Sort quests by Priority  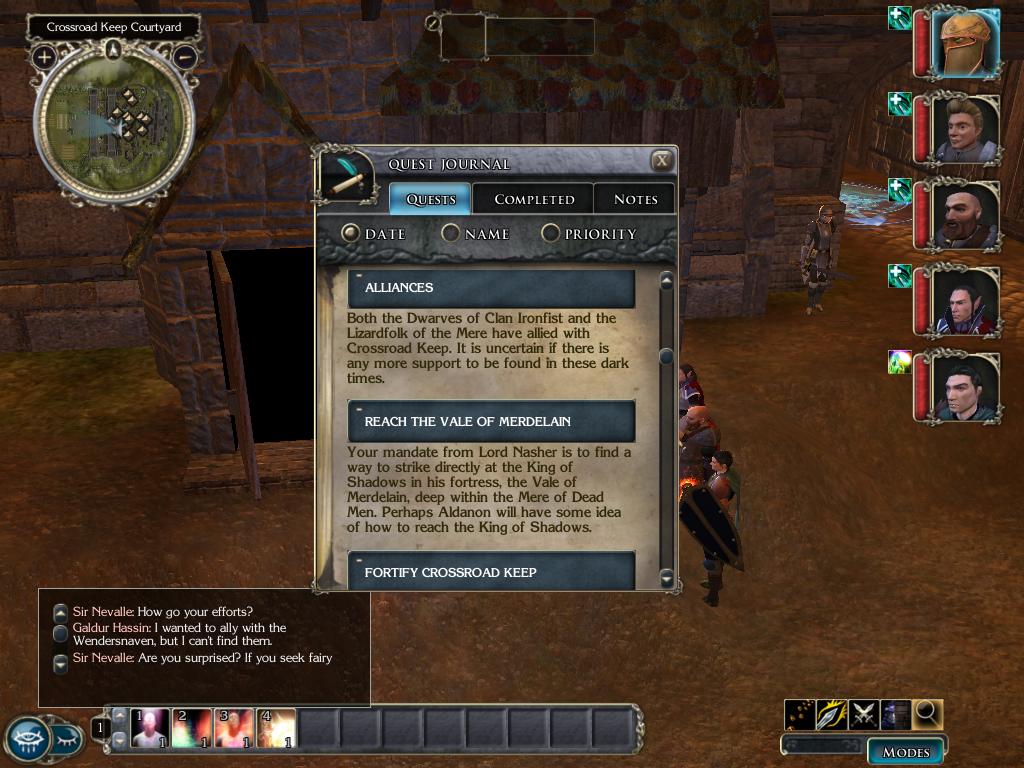coord(551,233)
